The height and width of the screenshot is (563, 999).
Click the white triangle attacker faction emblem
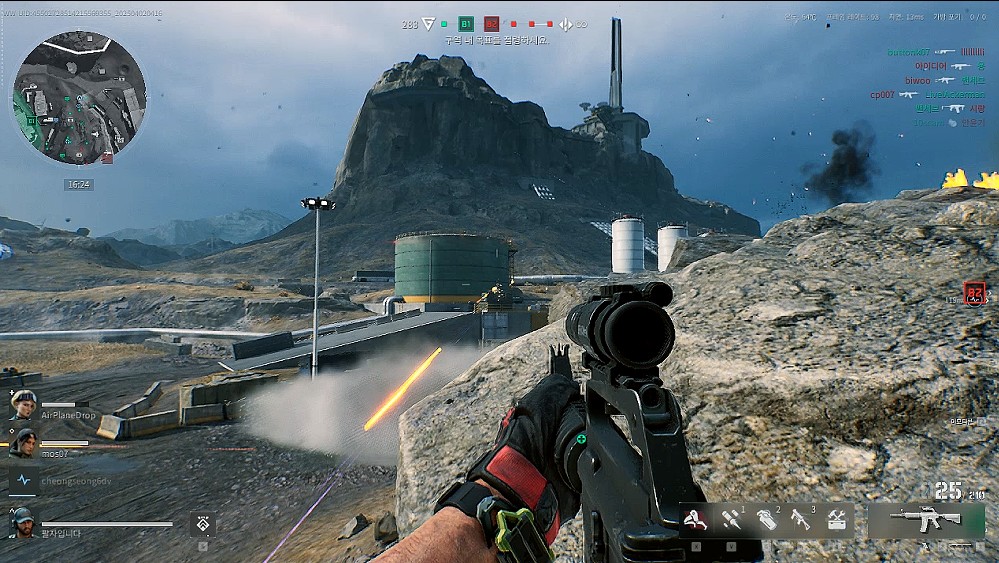(x=428, y=24)
